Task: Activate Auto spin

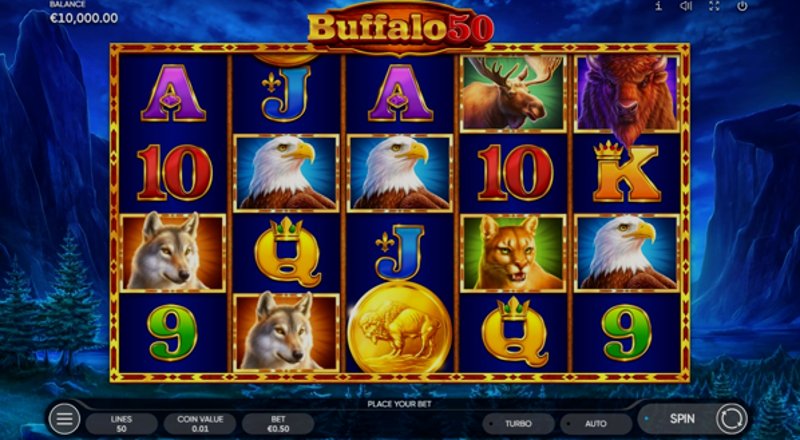Action: (596, 423)
